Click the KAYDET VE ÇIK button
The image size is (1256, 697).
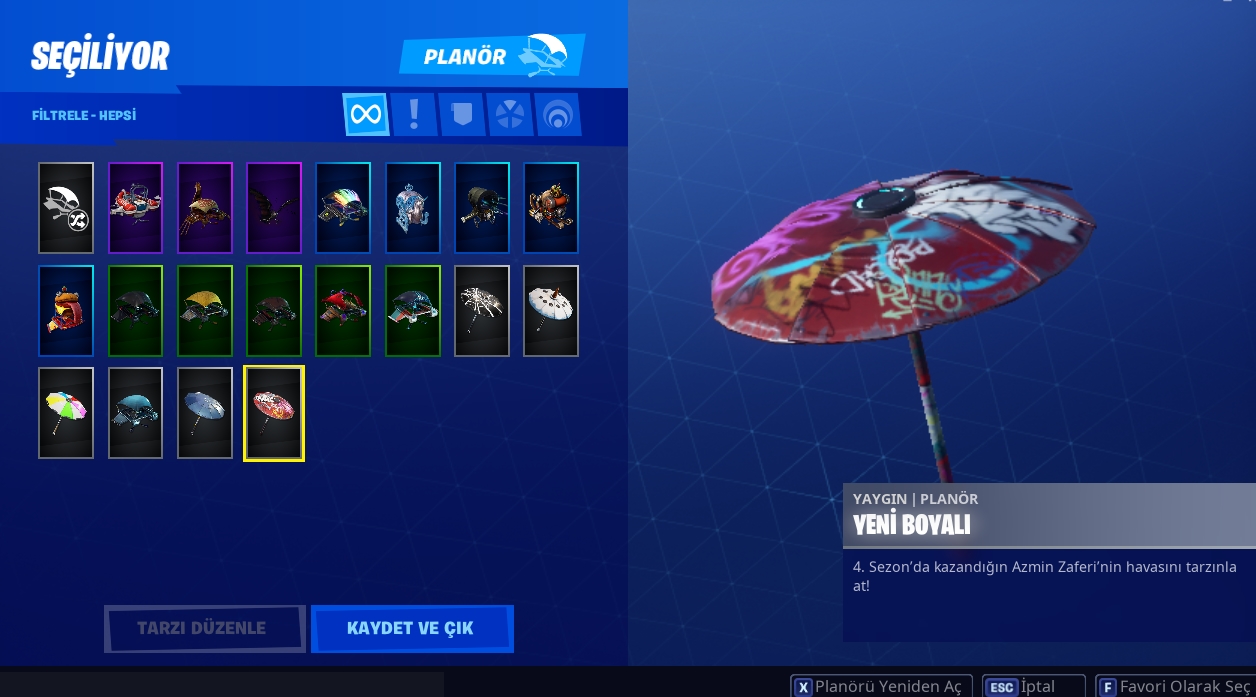point(411,628)
